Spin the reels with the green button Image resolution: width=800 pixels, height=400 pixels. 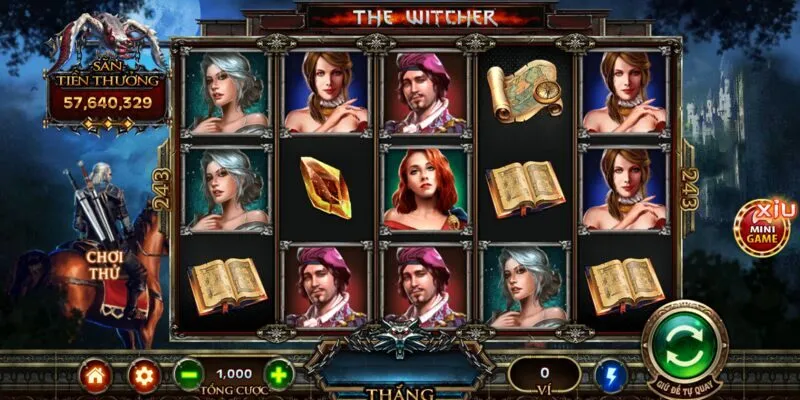point(684,345)
